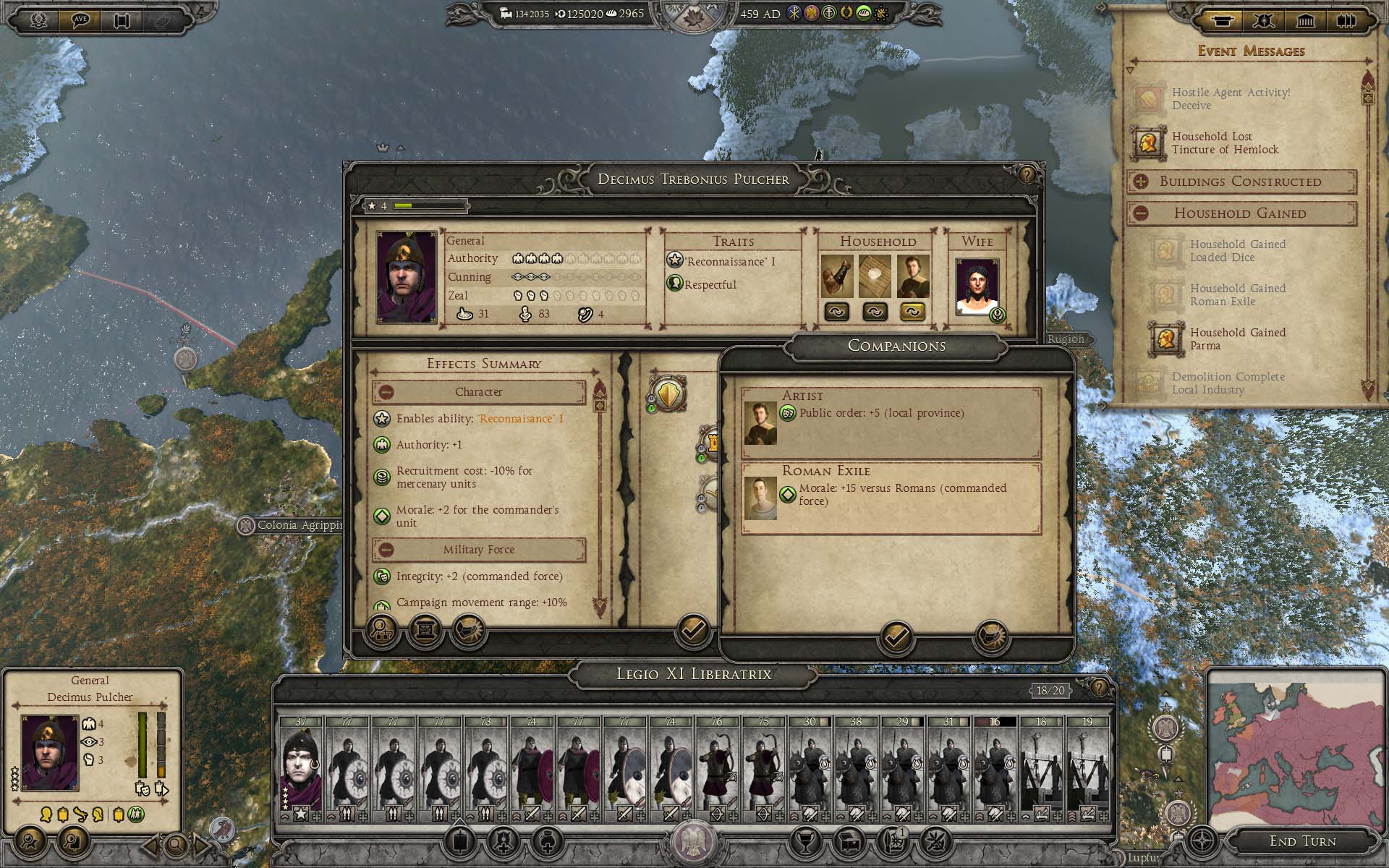
Task: Open help for the character details panel
Action: coord(1026,175)
